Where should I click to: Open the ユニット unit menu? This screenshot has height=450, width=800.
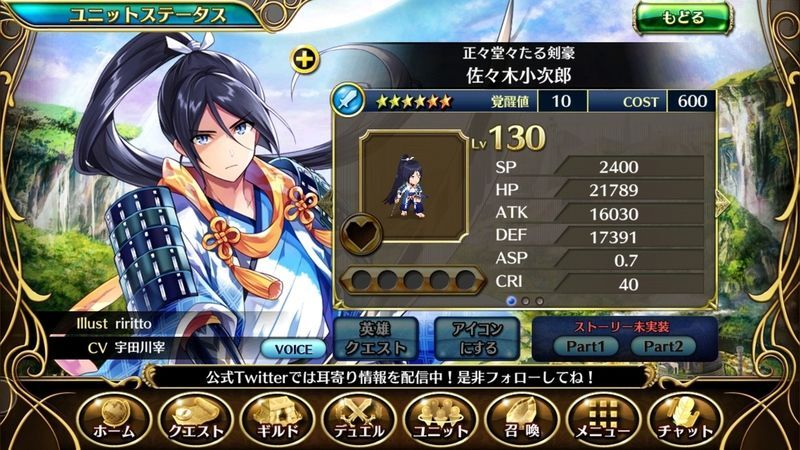click(440, 418)
